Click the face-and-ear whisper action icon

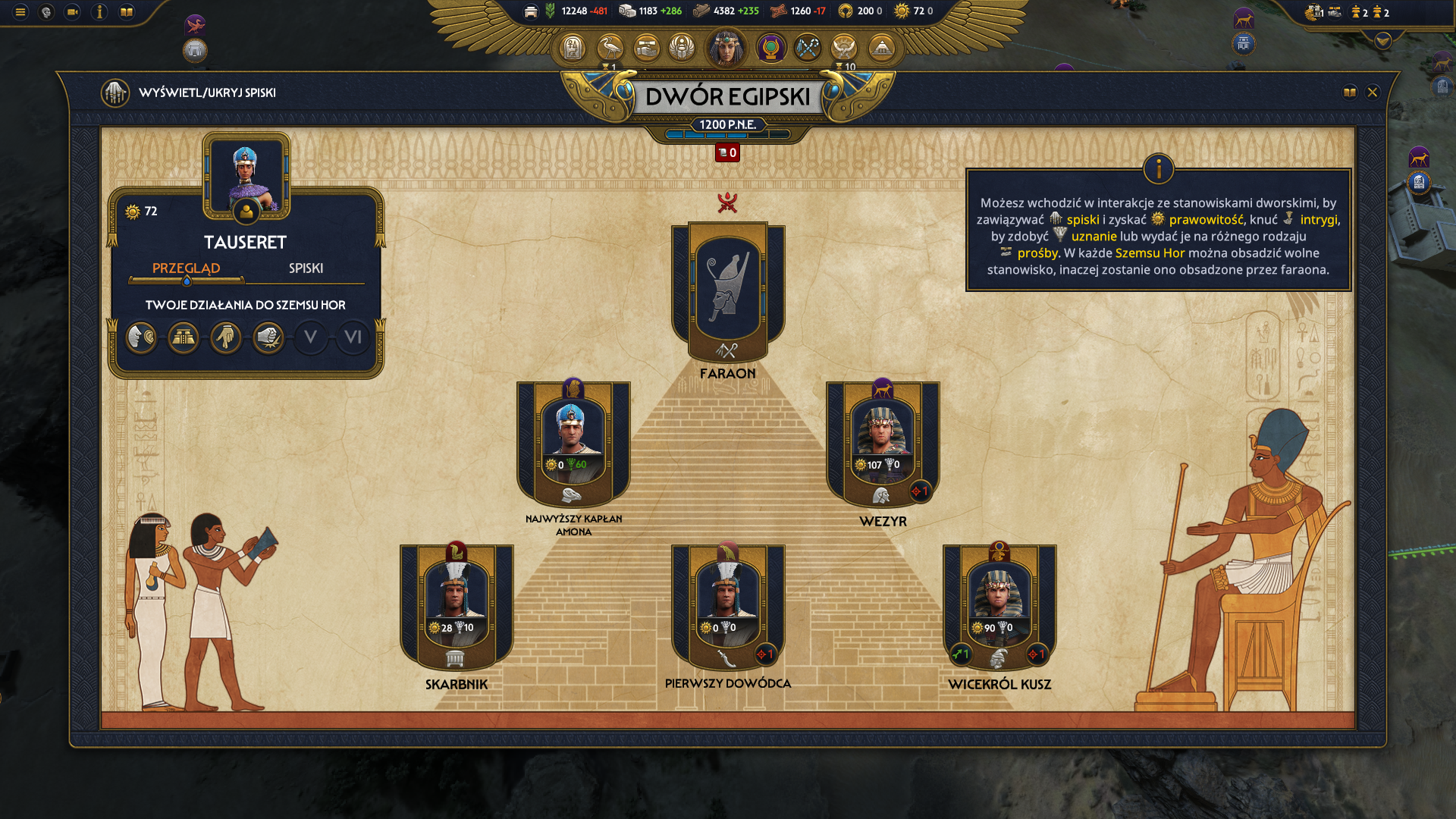(141, 337)
